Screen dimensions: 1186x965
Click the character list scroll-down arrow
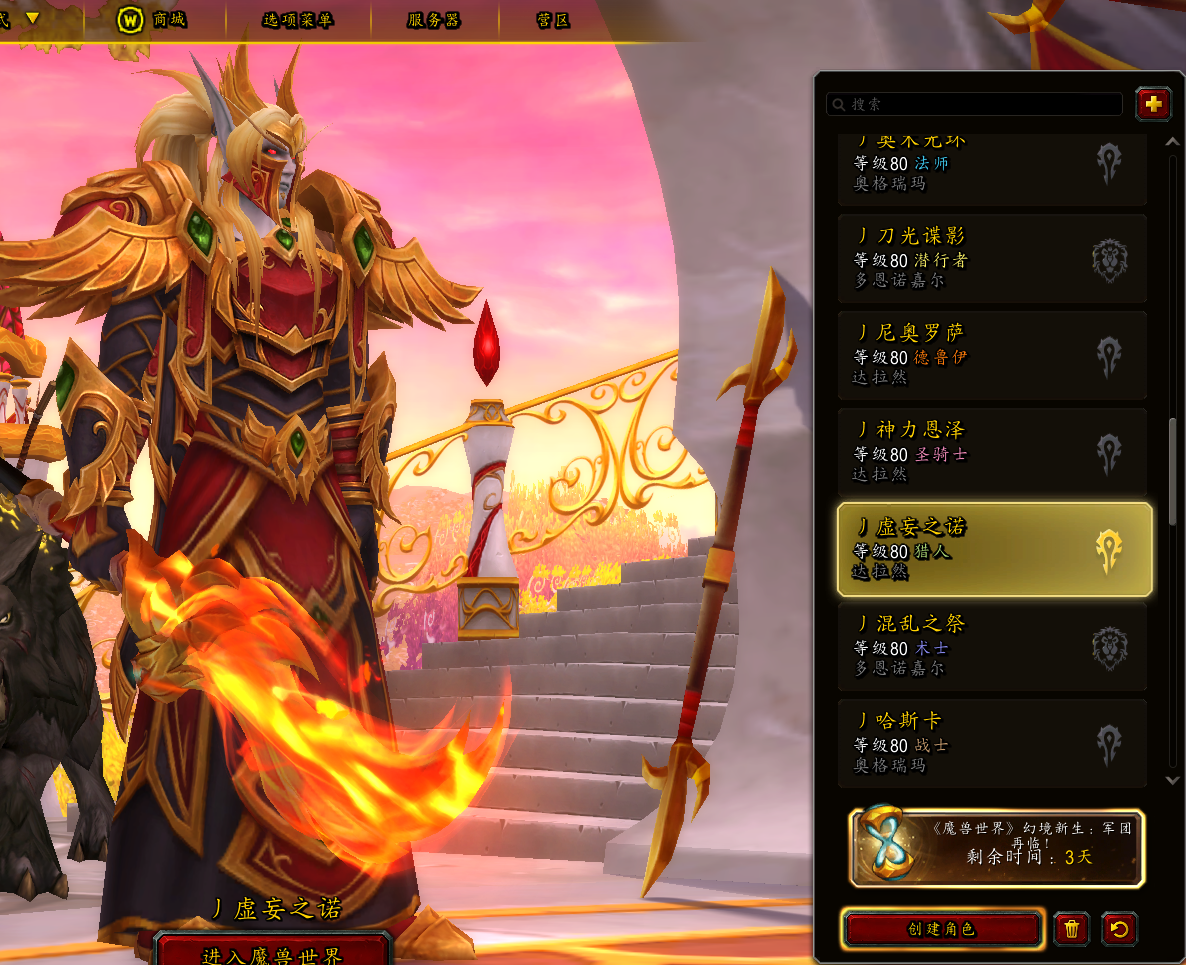click(1174, 780)
